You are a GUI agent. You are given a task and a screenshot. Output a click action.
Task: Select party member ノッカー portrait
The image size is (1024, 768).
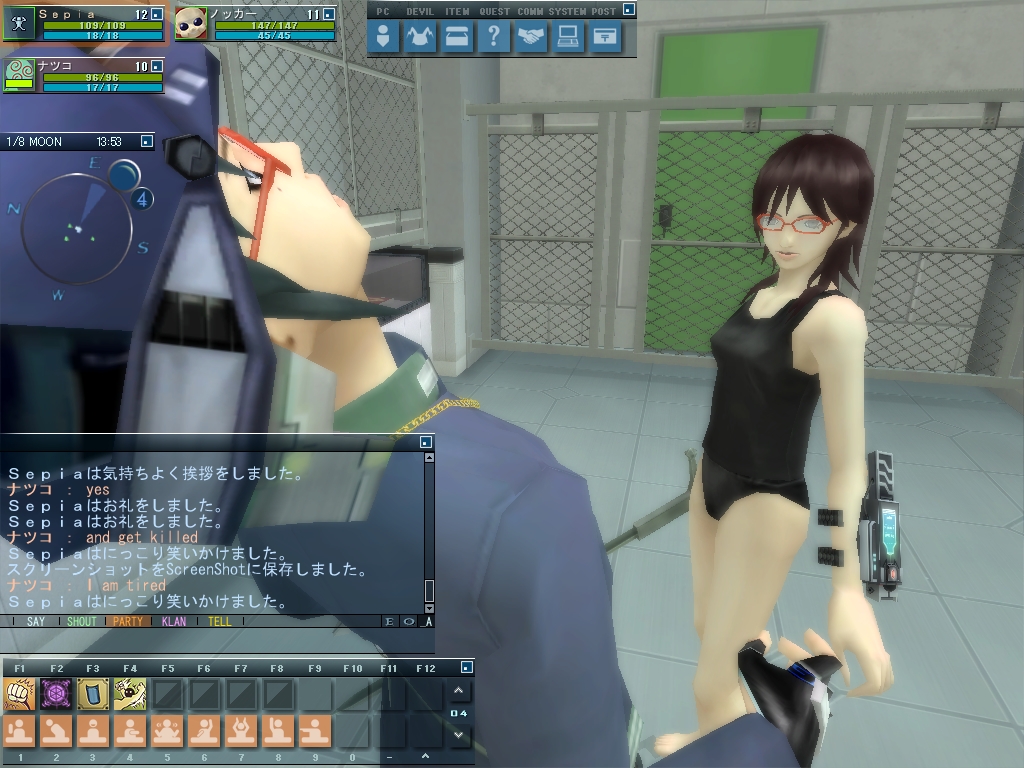click(191, 23)
